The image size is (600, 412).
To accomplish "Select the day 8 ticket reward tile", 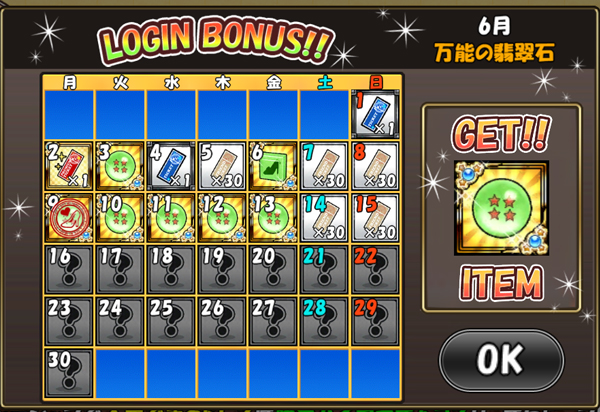I will click(x=375, y=164).
